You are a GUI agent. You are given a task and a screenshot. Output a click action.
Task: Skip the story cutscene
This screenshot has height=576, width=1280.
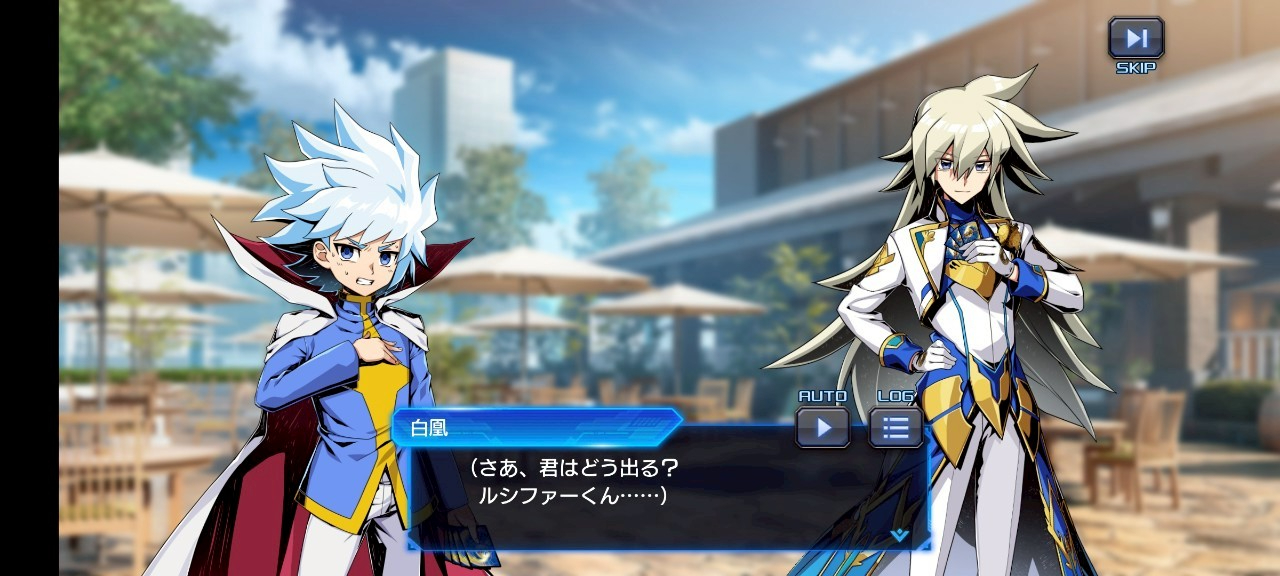[1136, 39]
